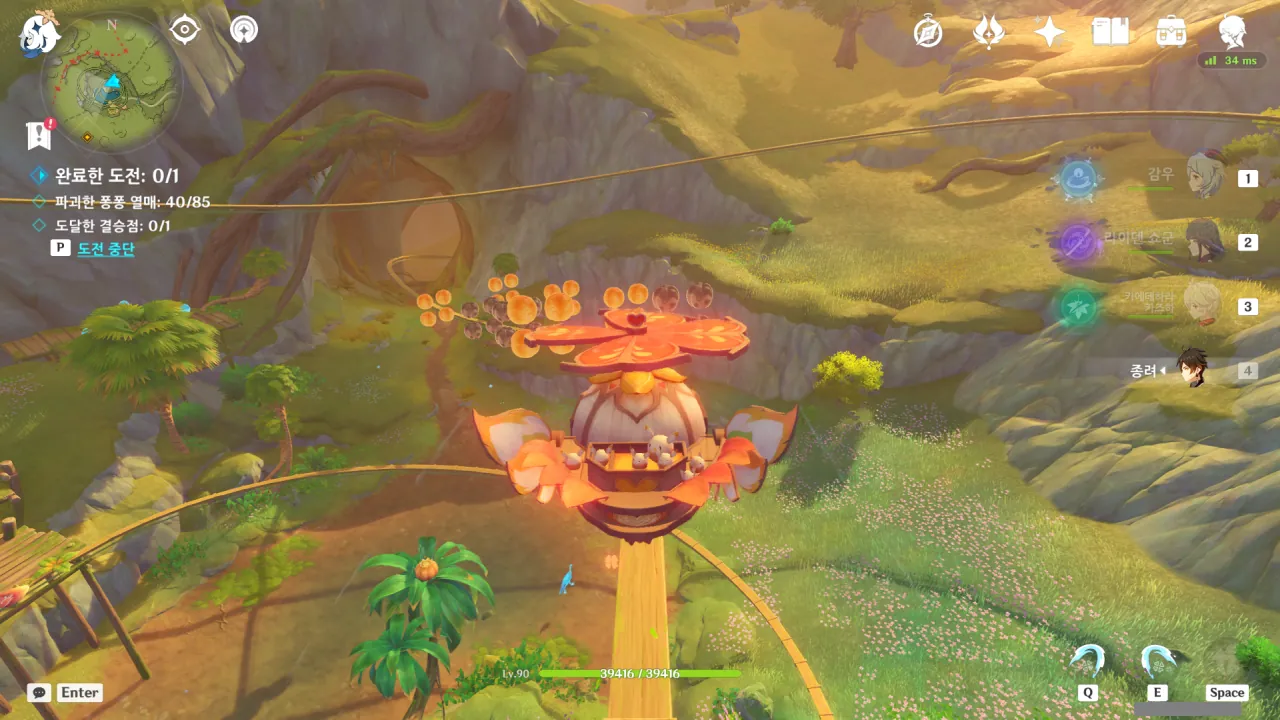The height and width of the screenshot is (720, 1280).
Task: Click the signal-wave icon next to the eye icon
Action: (x=243, y=30)
